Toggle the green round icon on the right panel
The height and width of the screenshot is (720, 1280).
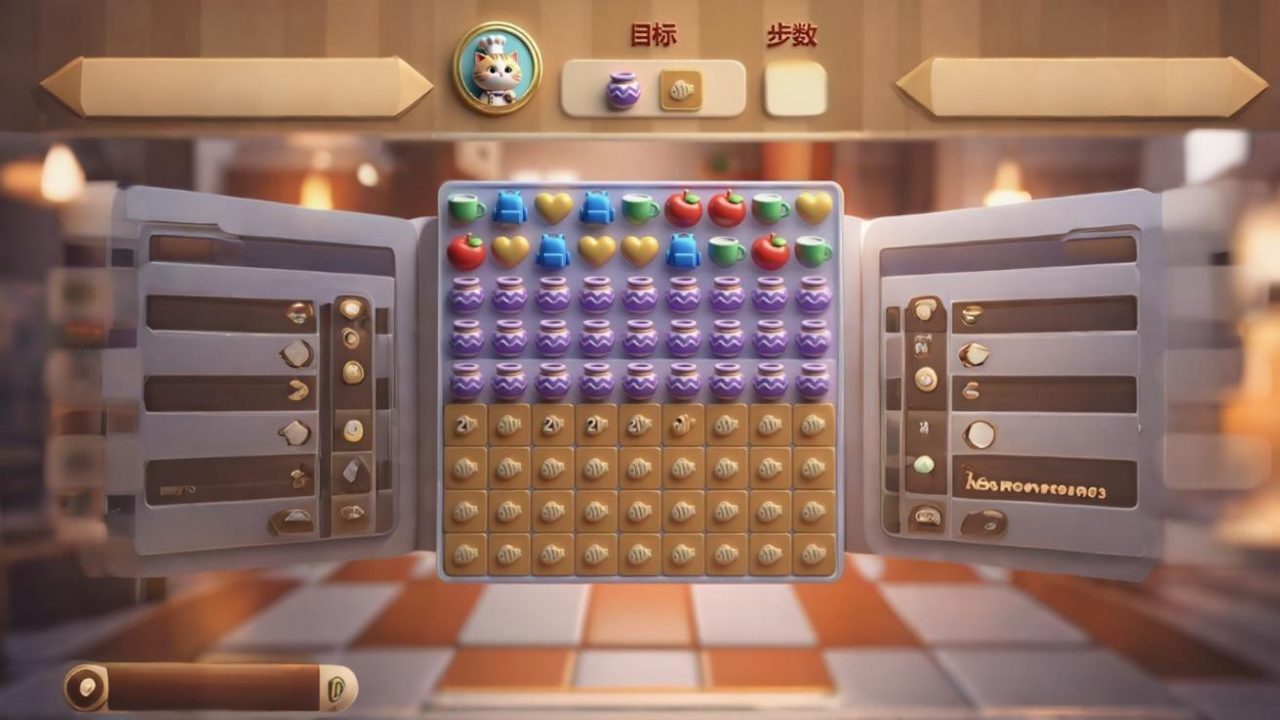(927, 466)
